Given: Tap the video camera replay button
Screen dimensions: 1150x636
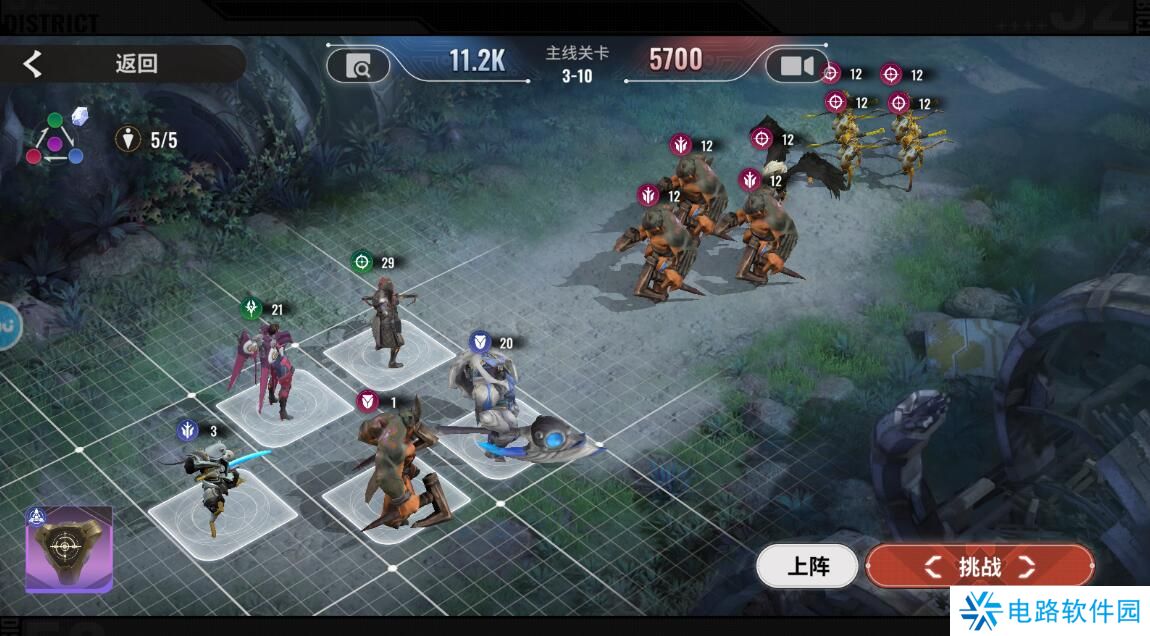Looking at the screenshot, I should 796,66.
